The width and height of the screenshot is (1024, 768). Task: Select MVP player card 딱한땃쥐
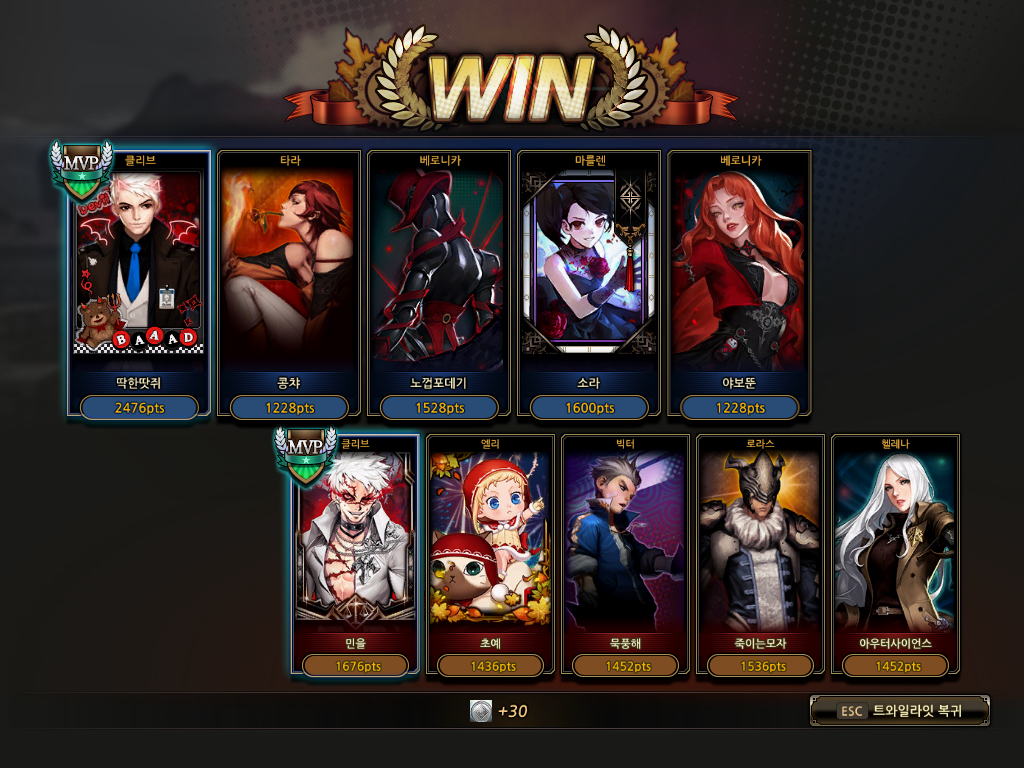(x=139, y=283)
